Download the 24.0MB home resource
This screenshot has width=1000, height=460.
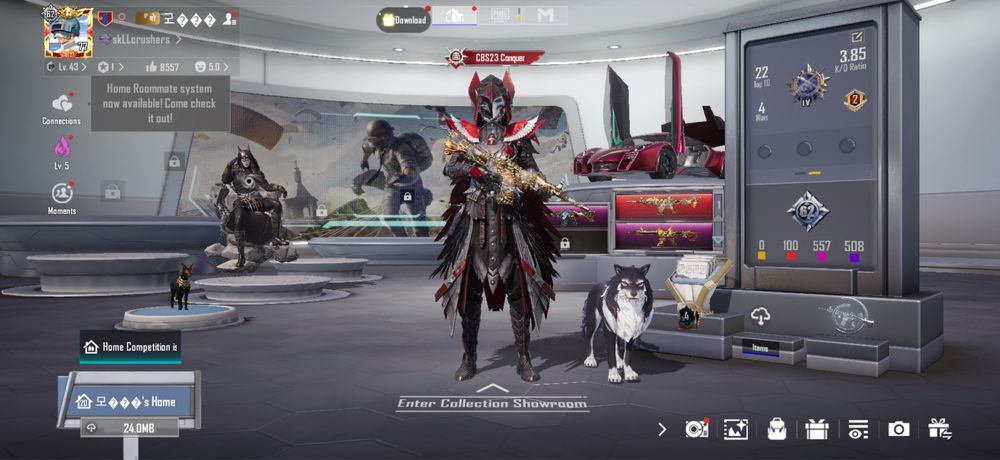pos(130,427)
